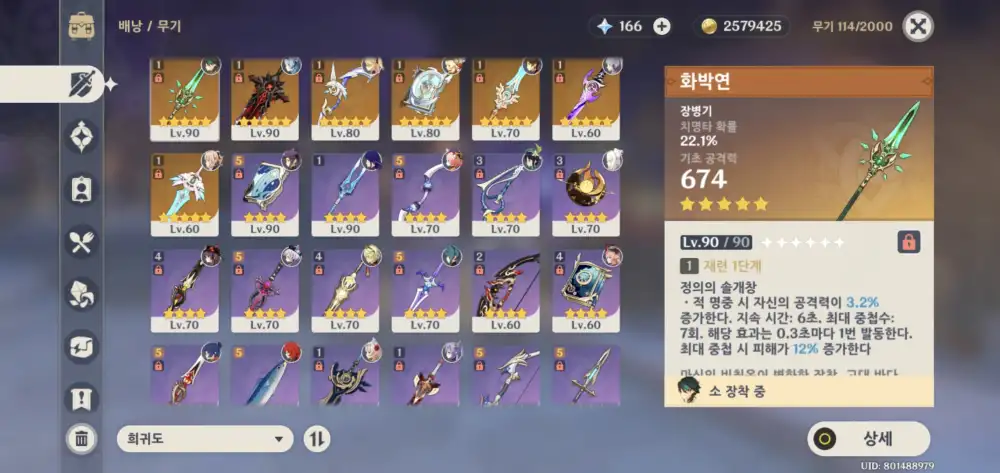Screen dimensions: 1000x473
Task: Open the 상세 details button
Action: pyautogui.click(x=868, y=438)
